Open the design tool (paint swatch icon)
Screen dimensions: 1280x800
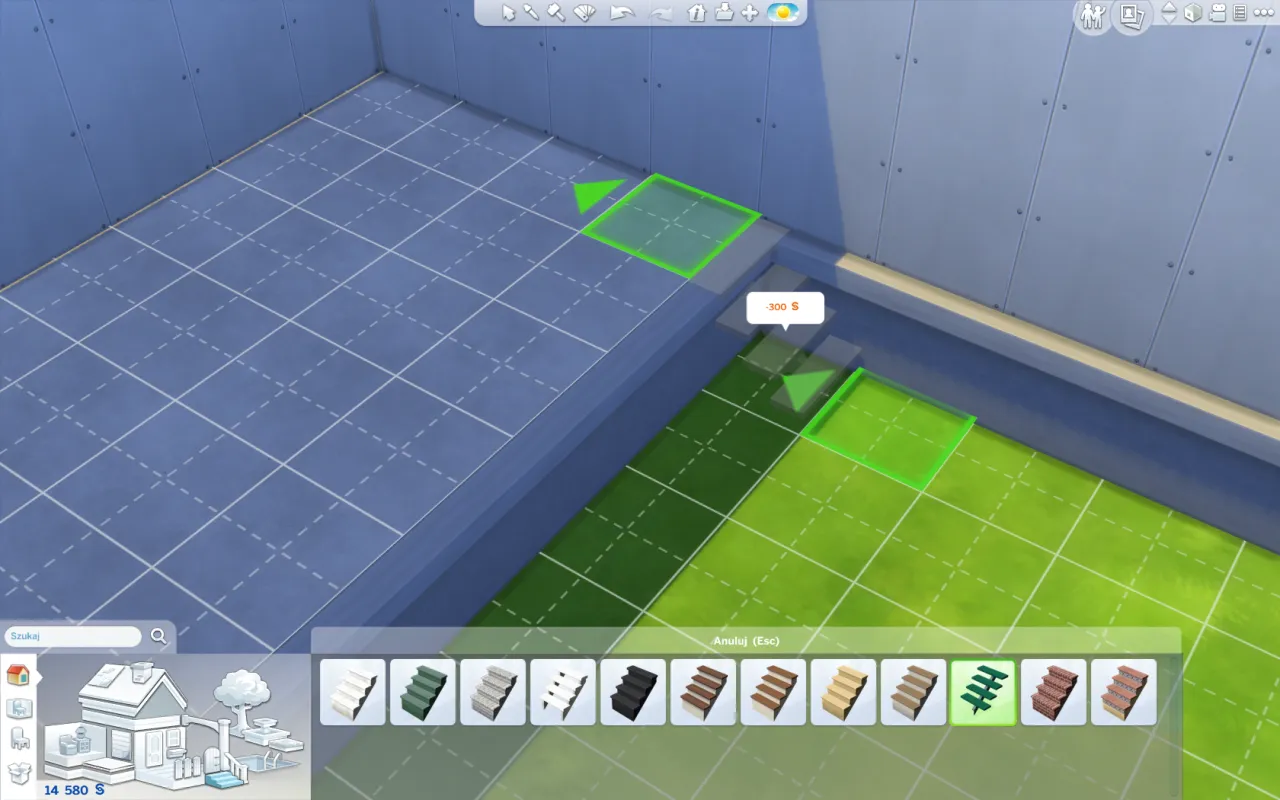pyautogui.click(x=582, y=13)
